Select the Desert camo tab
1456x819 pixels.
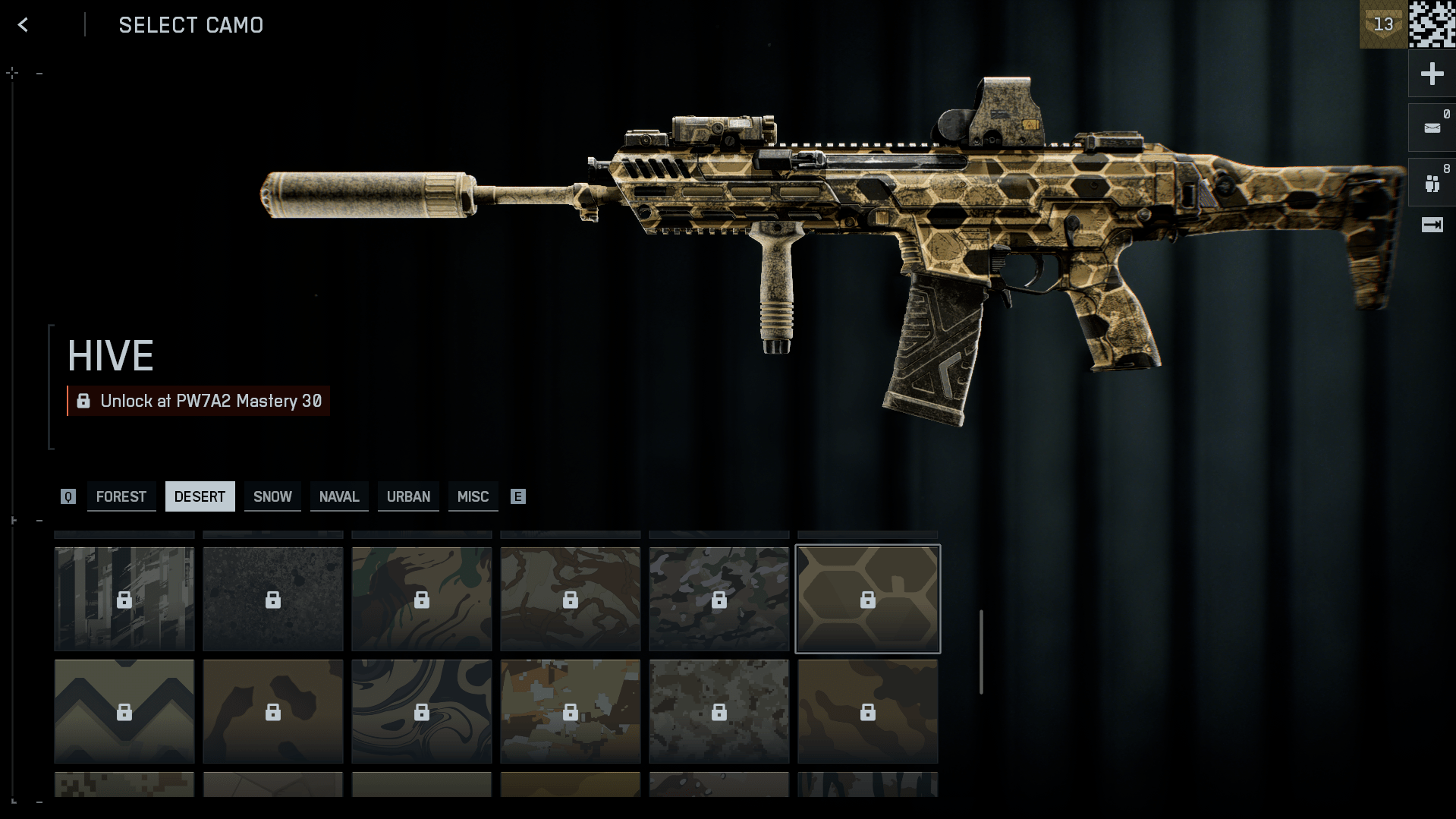pyautogui.click(x=200, y=496)
